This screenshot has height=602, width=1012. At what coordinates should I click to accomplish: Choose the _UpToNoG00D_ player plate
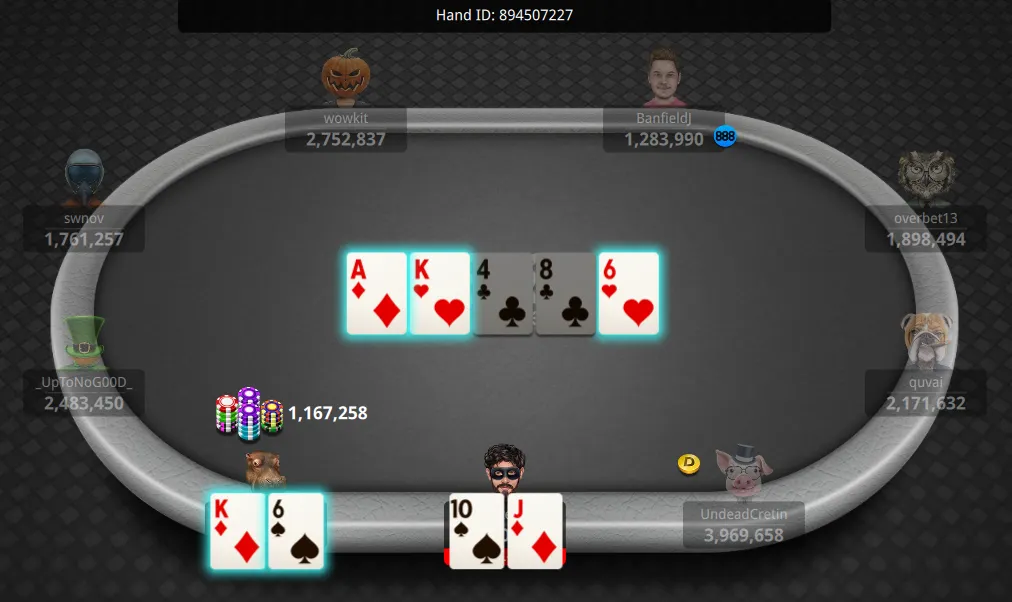point(84,393)
